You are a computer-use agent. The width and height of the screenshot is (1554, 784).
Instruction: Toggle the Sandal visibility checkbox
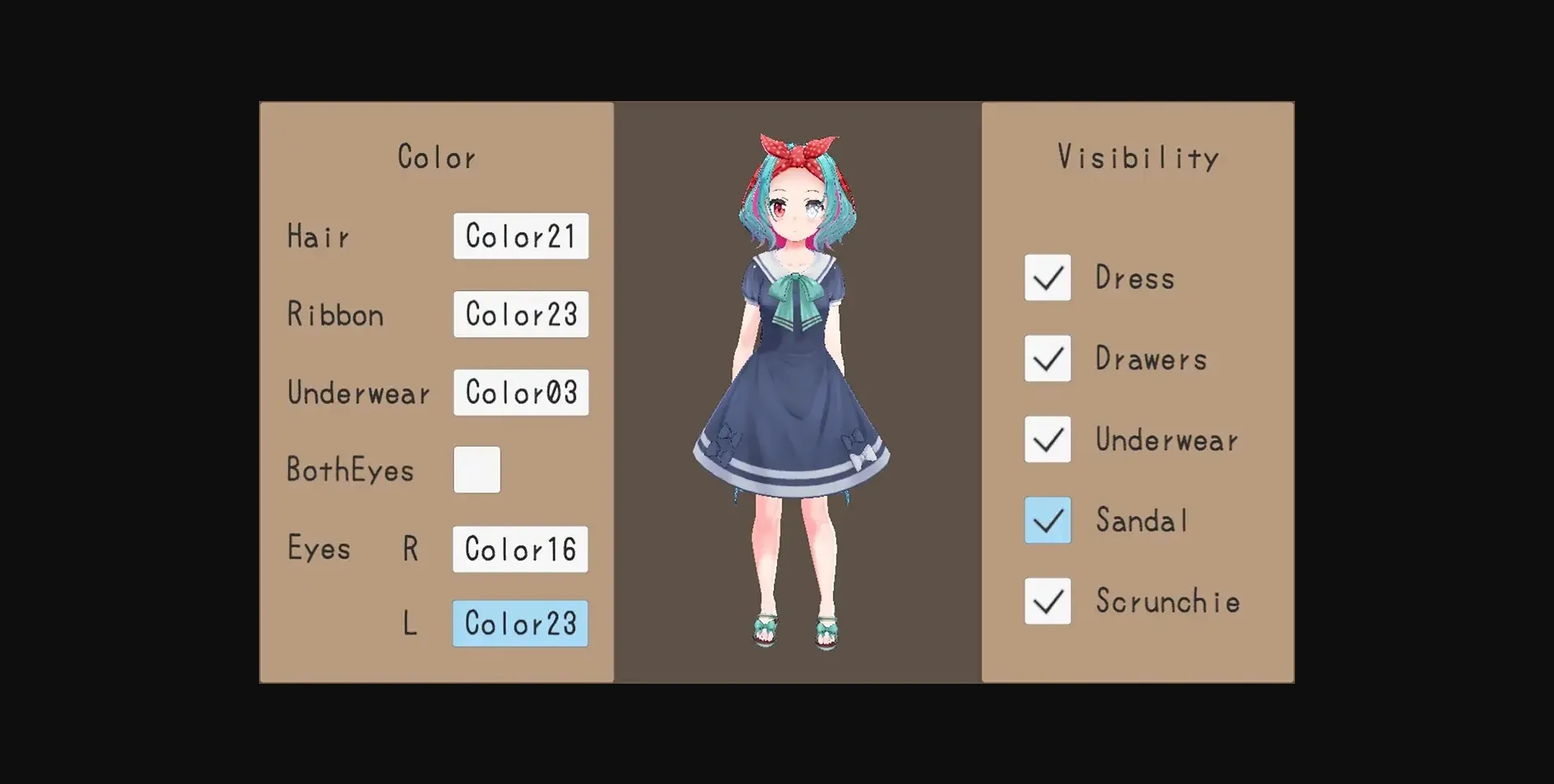point(1047,520)
